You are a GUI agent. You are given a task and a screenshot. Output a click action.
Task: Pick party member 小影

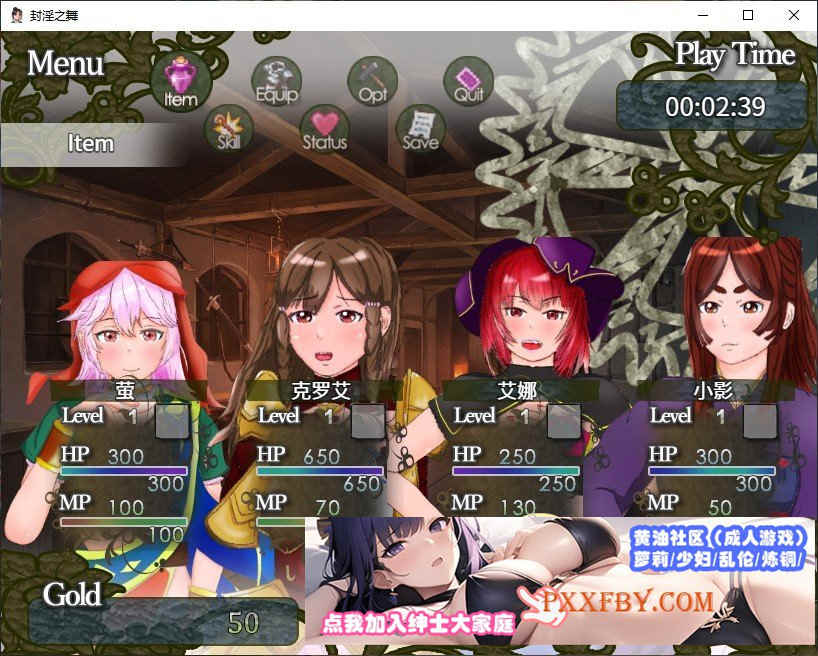pyautogui.click(x=712, y=390)
